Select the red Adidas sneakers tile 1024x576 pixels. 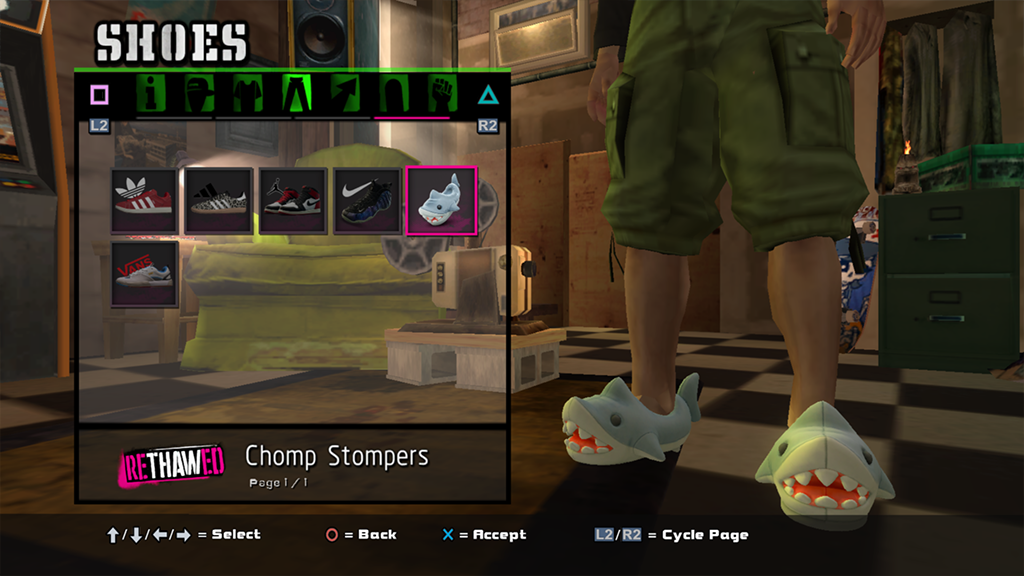pyautogui.click(x=144, y=201)
